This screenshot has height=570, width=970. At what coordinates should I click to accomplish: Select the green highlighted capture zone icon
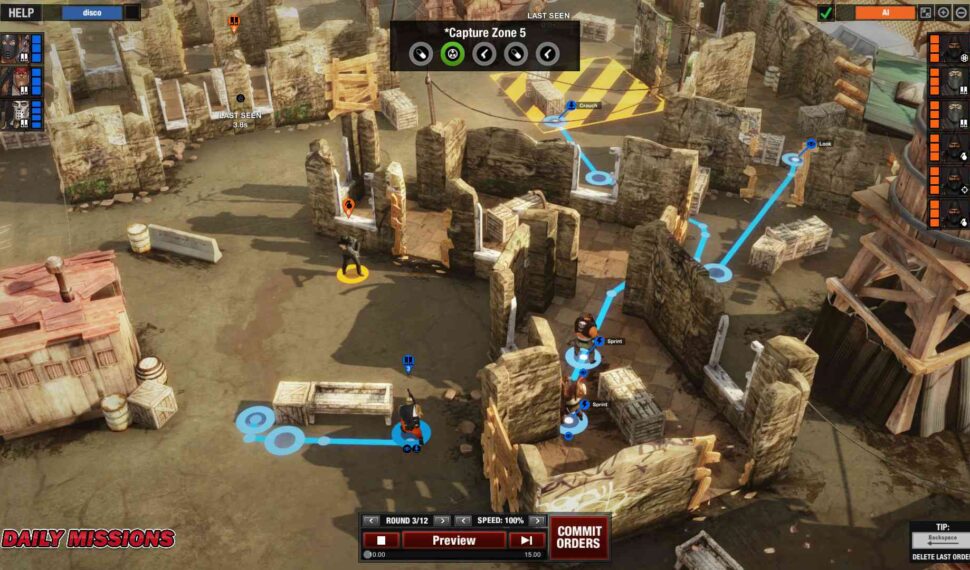[x=451, y=54]
